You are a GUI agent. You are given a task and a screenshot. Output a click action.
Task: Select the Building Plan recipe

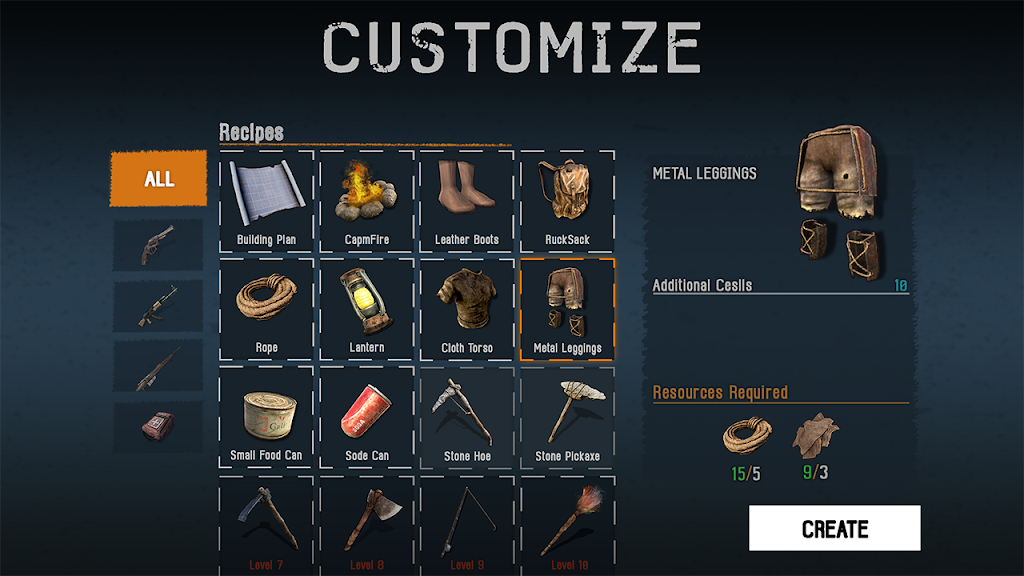(x=266, y=202)
